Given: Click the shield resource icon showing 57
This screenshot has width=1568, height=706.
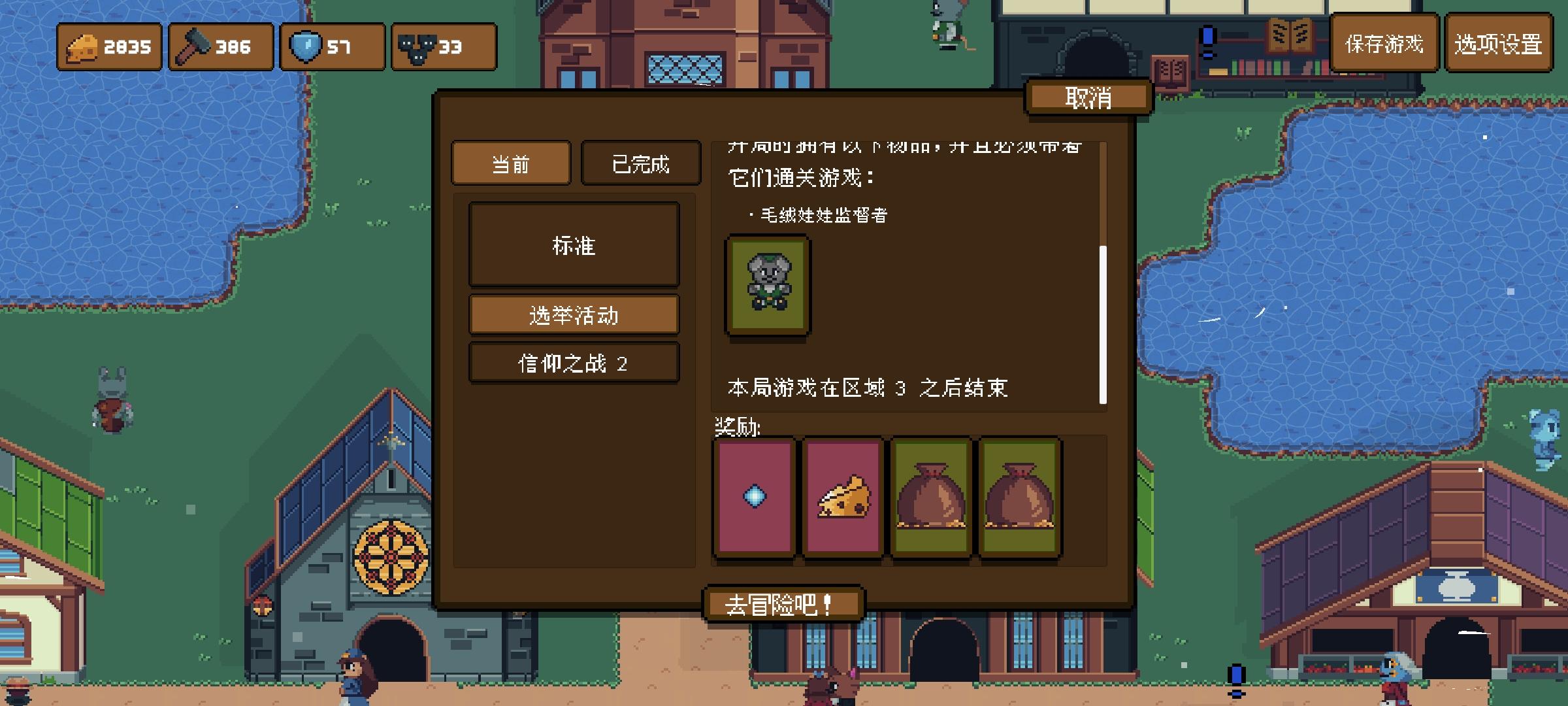Looking at the screenshot, I should click(304, 46).
